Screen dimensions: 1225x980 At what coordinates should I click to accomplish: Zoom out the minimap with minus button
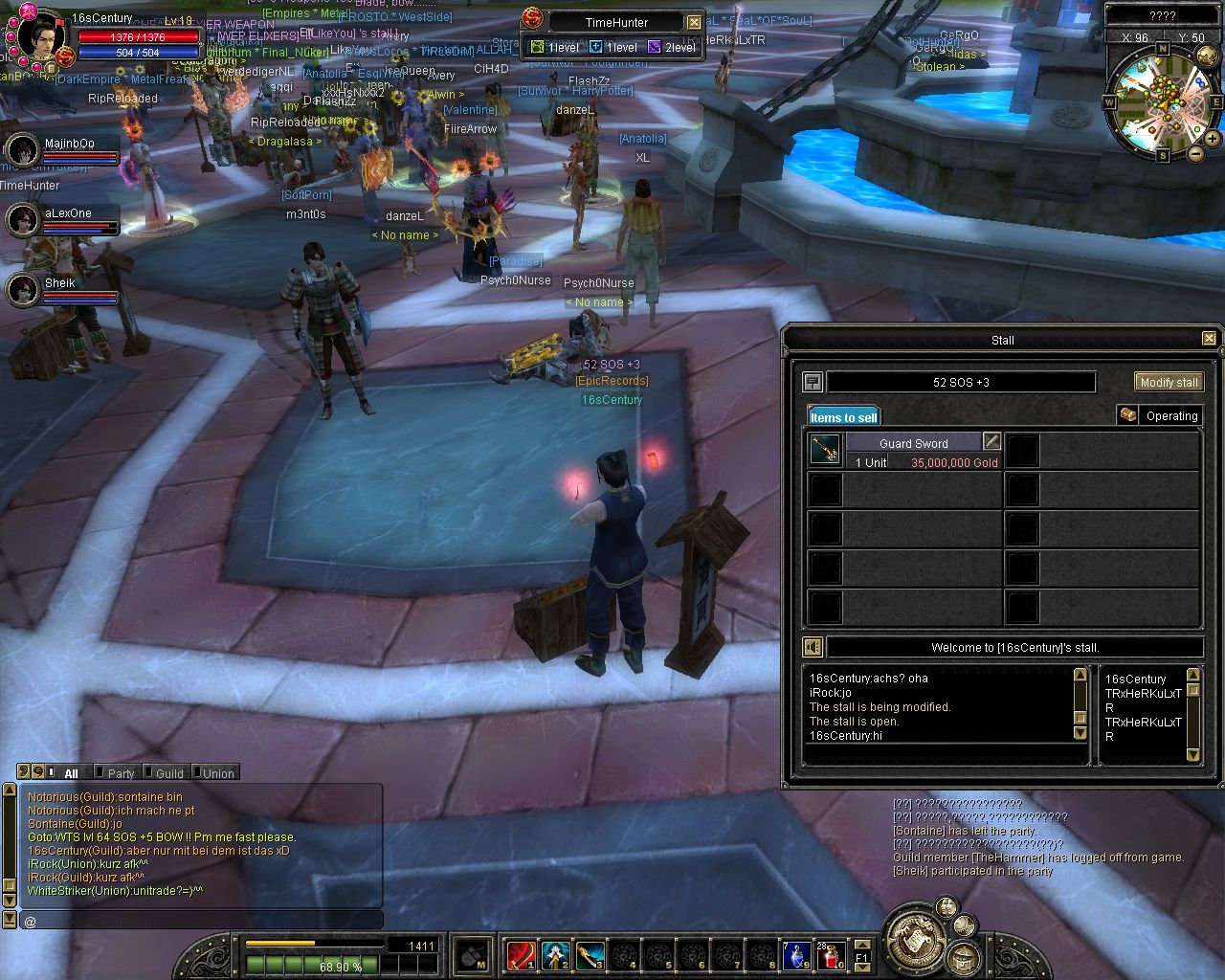click(x=1196, y=153)
